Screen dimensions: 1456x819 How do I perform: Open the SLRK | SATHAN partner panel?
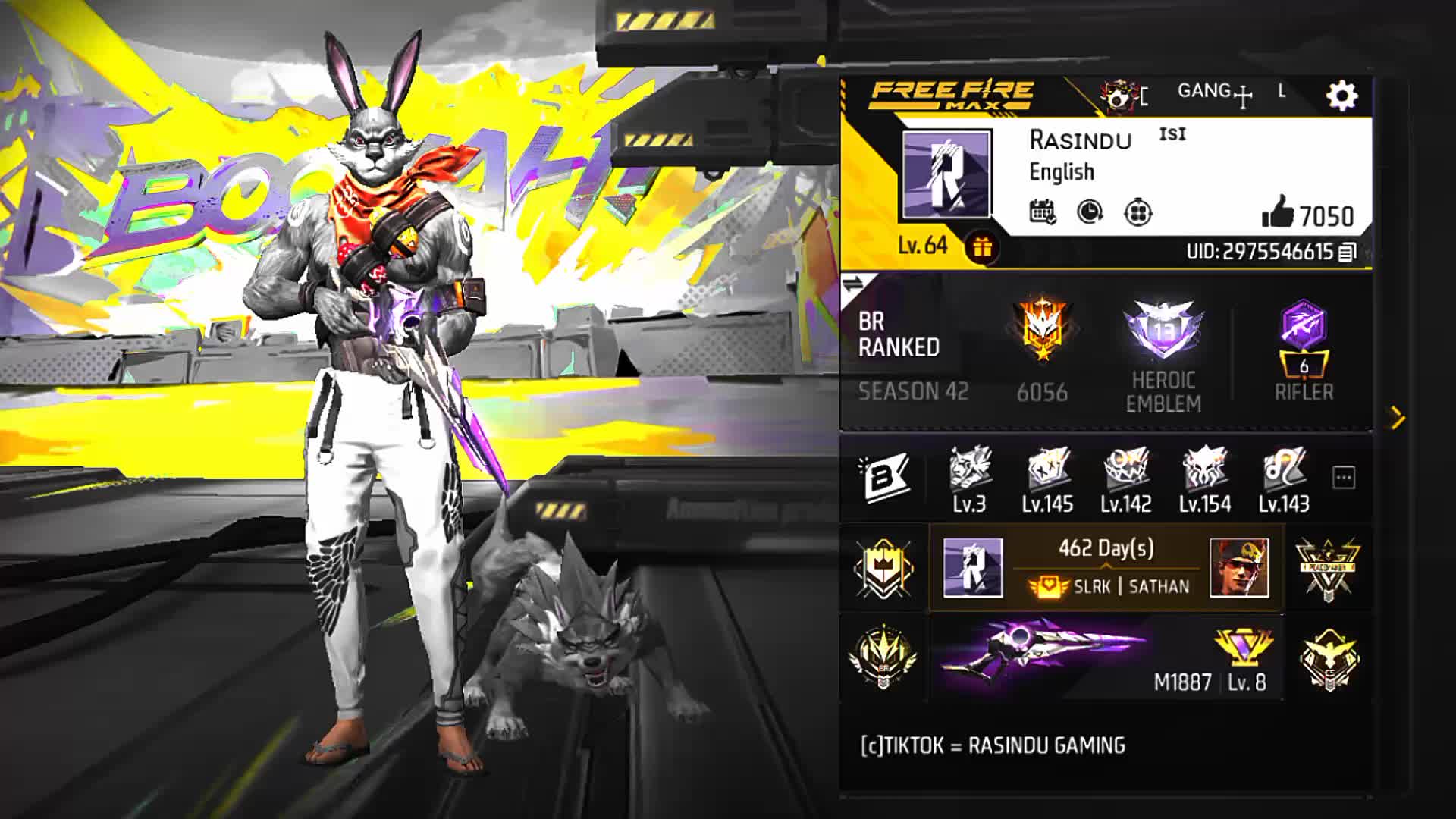1106,568
